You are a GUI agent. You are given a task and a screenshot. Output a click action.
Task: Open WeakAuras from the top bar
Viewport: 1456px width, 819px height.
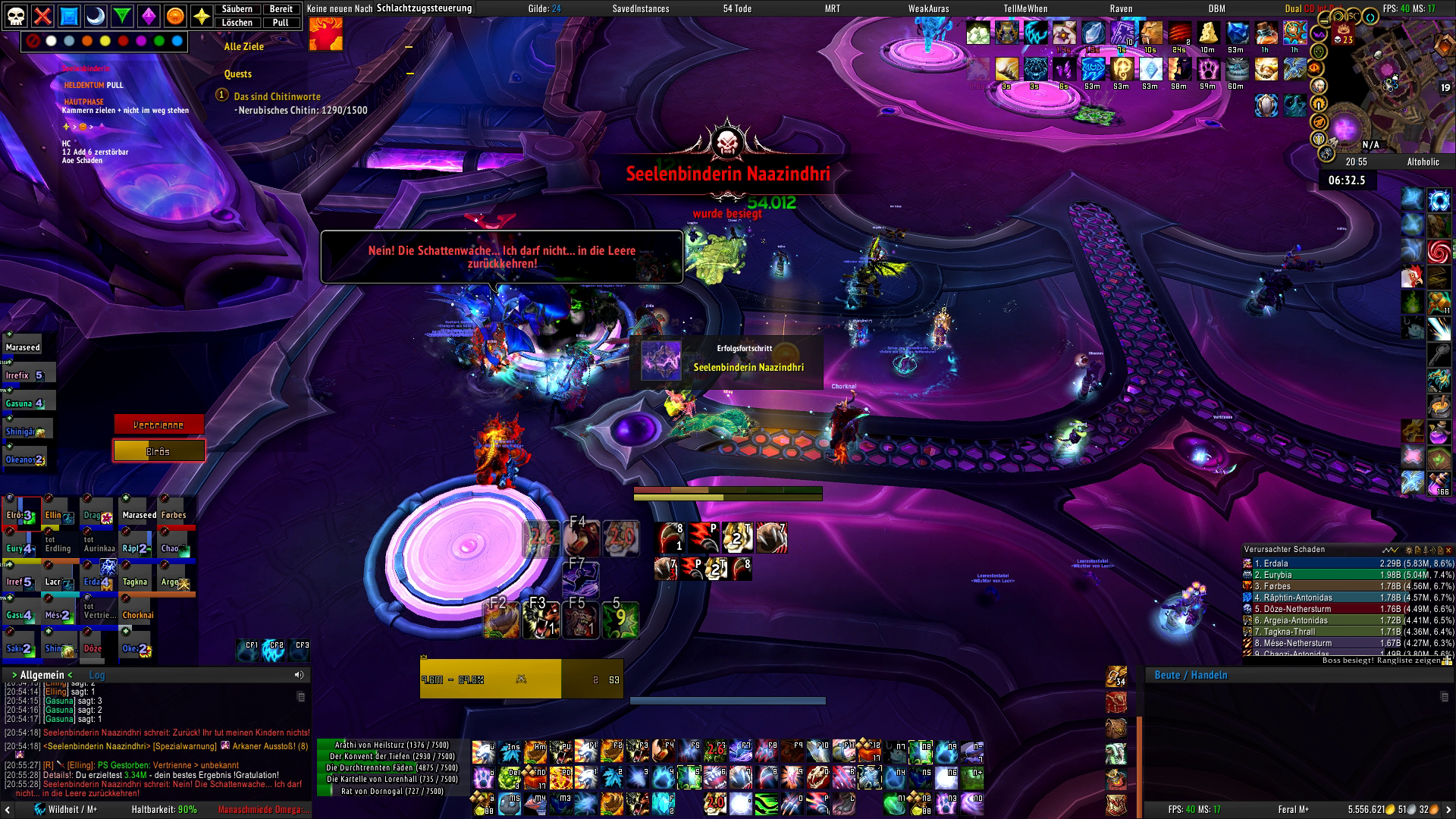click(x=928, y=9)
